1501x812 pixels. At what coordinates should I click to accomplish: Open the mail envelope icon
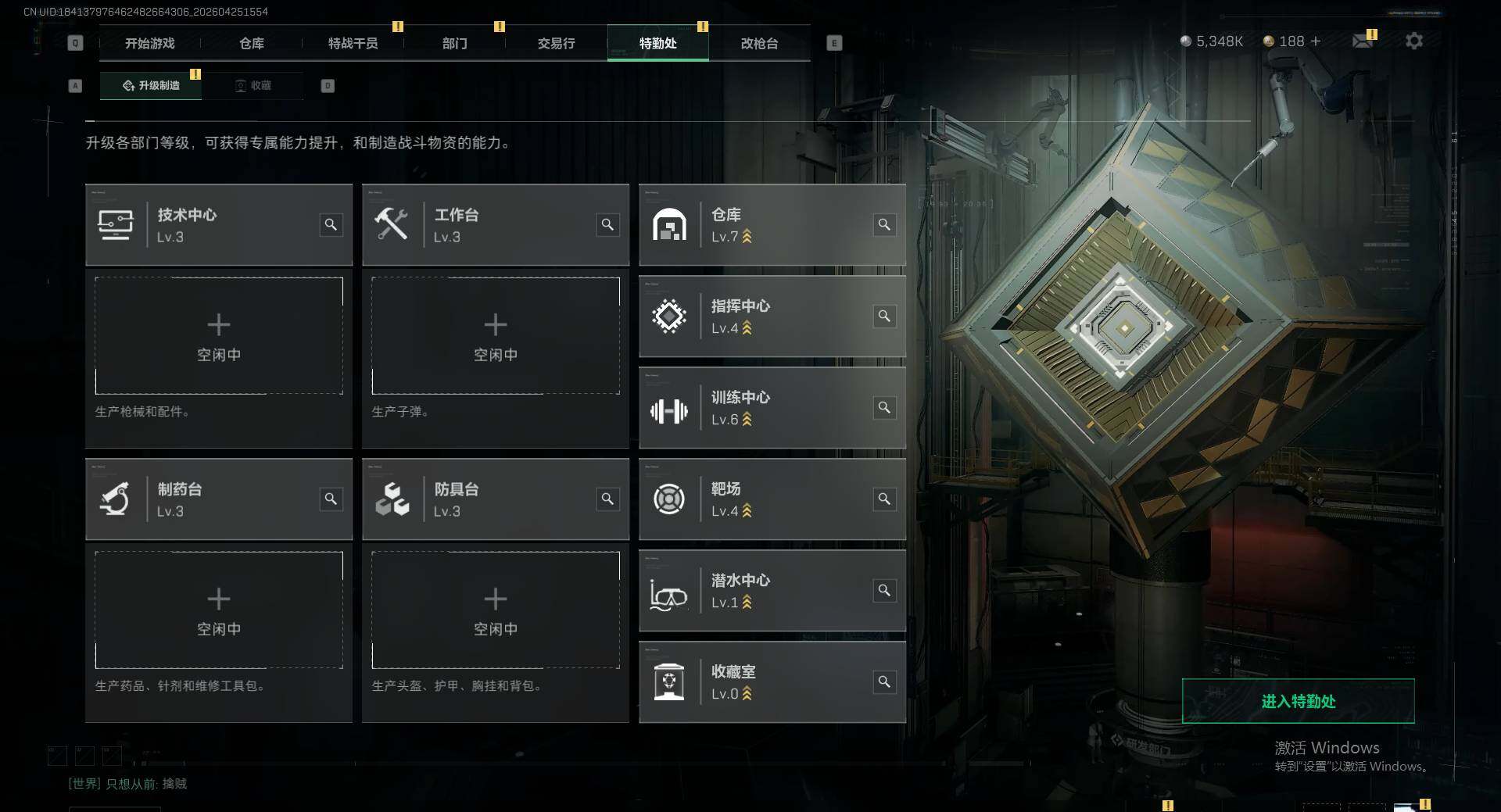1362,41
